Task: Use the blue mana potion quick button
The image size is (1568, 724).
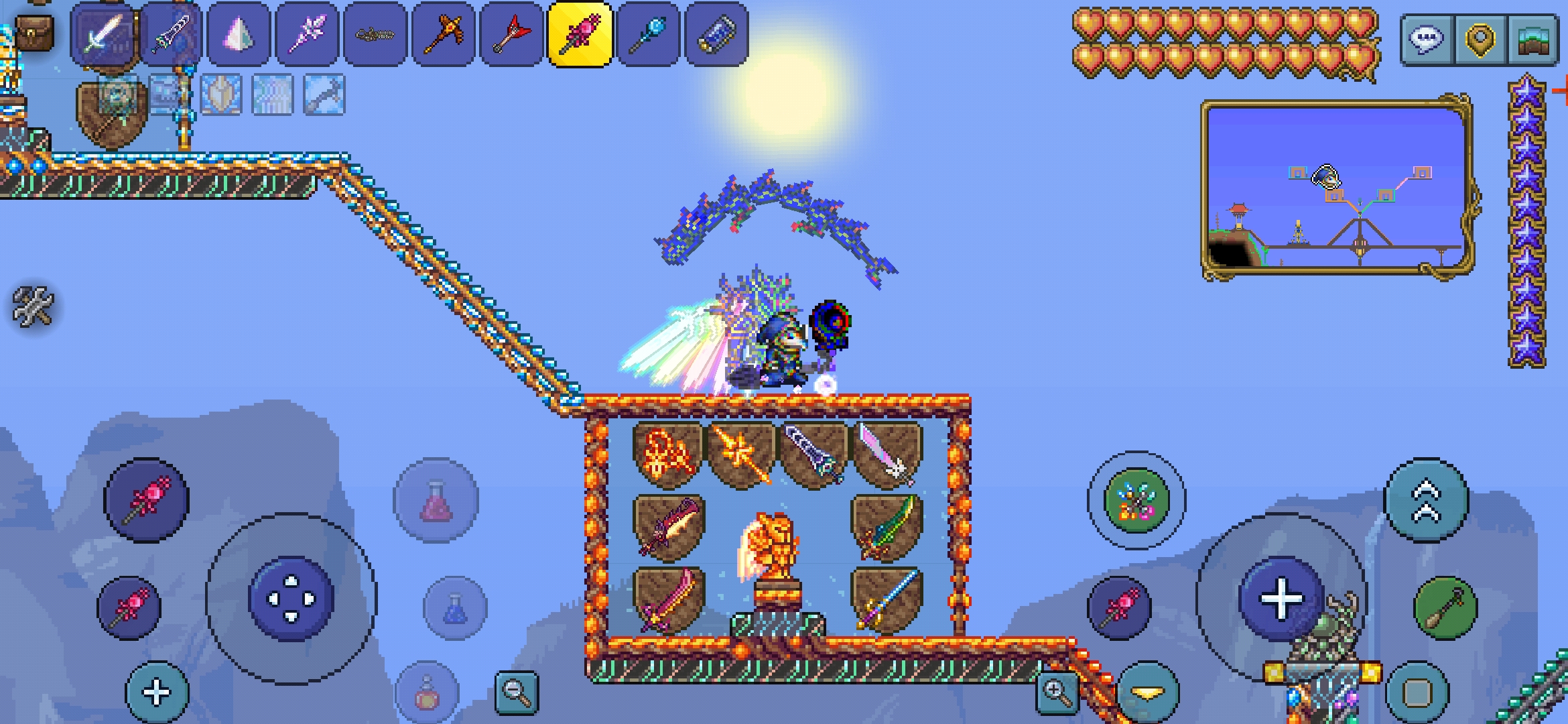Action: [x=455, y=608]
